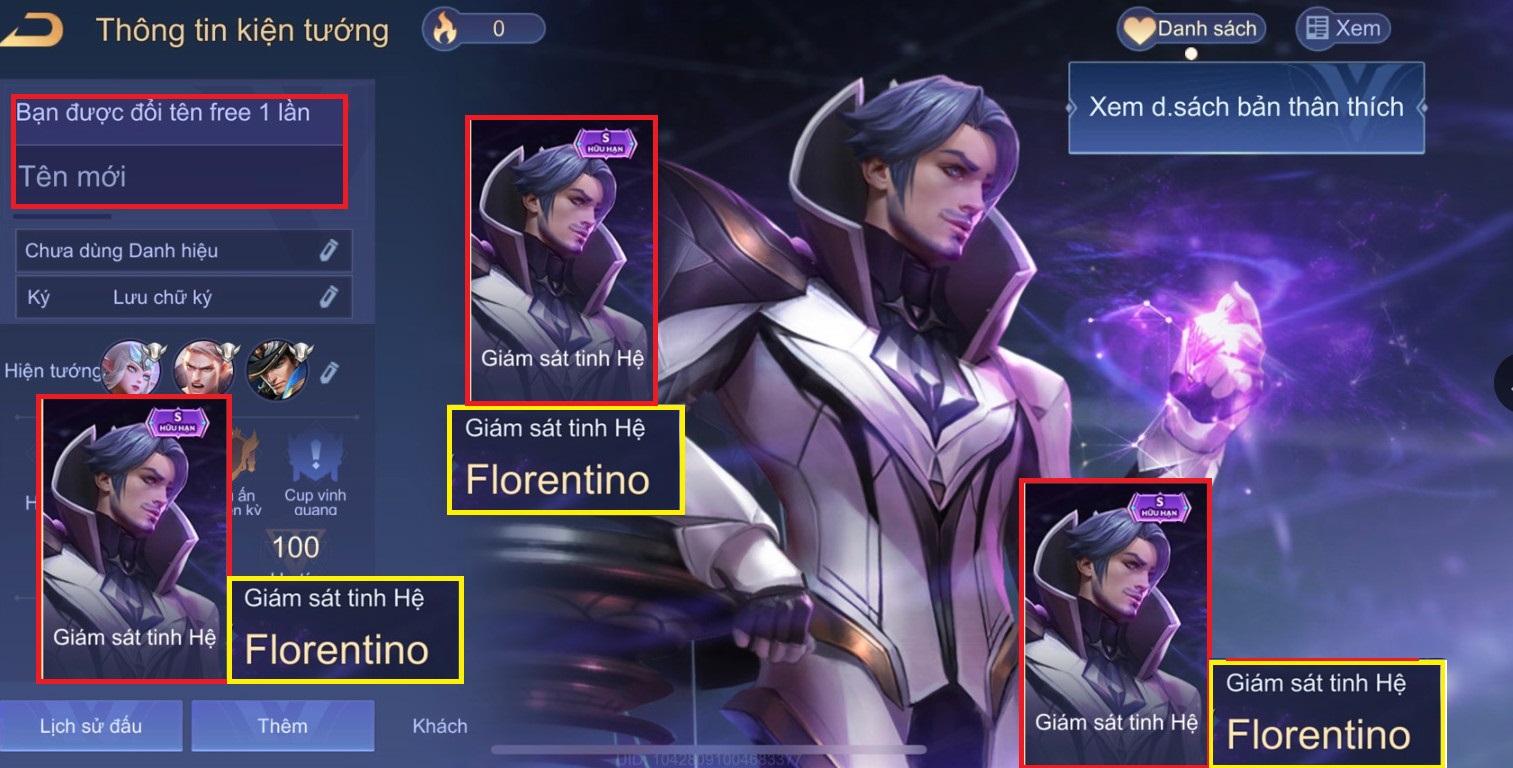Open Xem d.sách bản thân thích

click(x=1245, y=108)
